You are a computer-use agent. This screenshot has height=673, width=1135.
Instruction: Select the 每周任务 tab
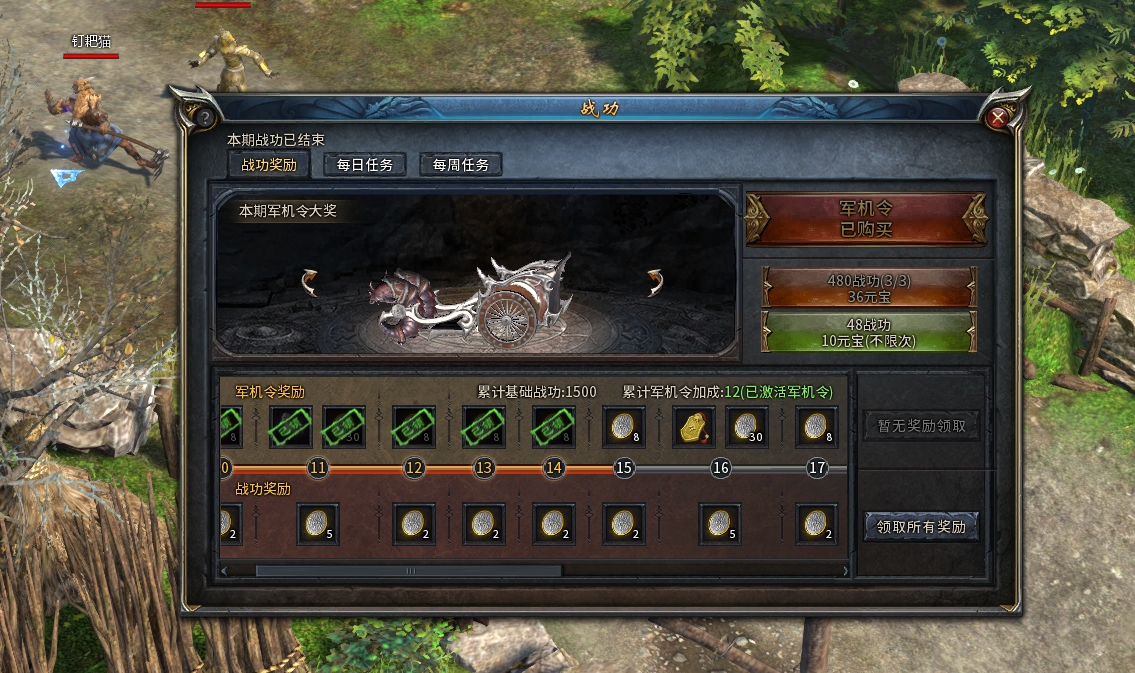click(x=461, y=165)
